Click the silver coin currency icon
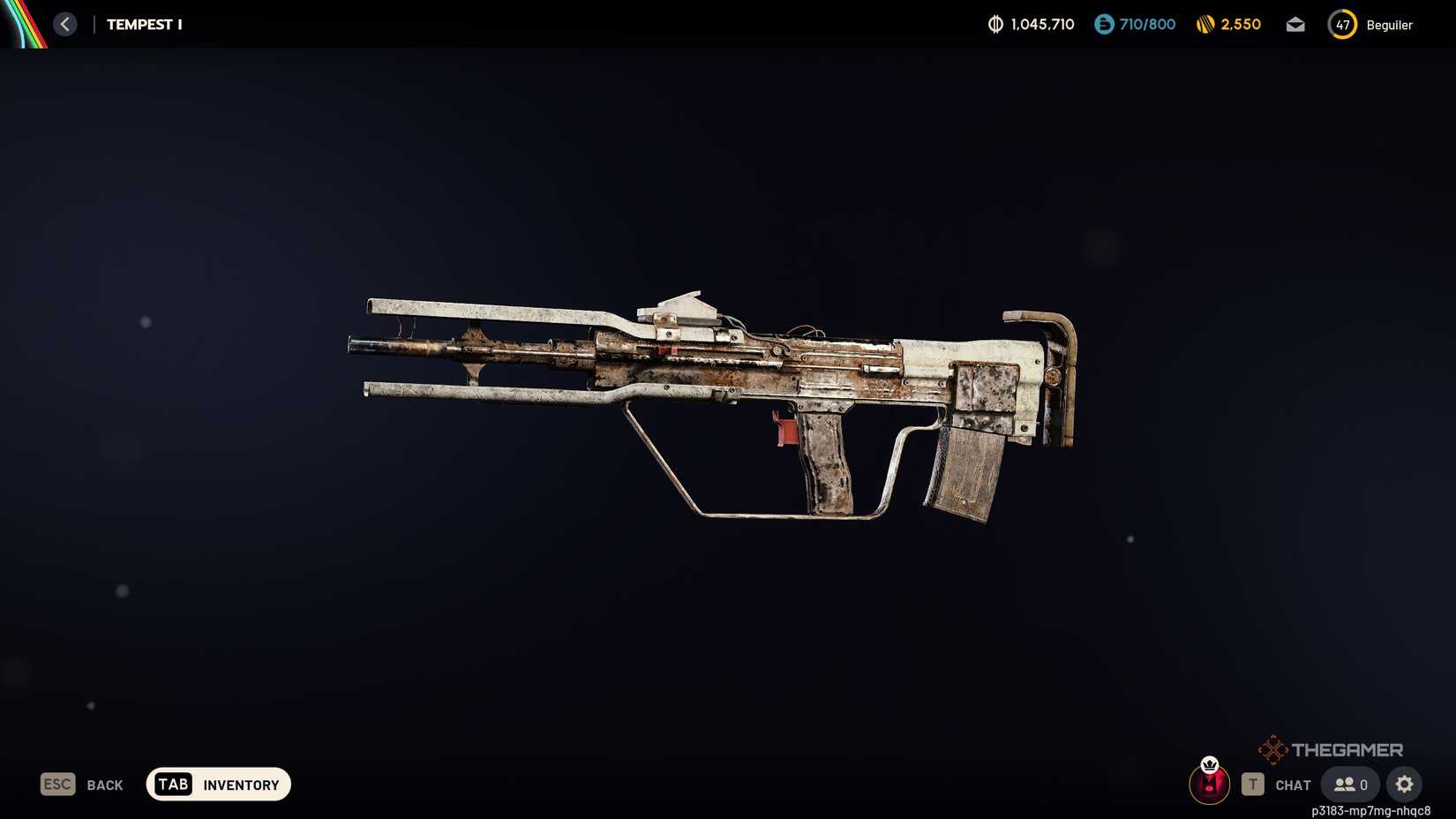Image resolution: width=1456 pixels, height=819 pixels. pos(997,25)
